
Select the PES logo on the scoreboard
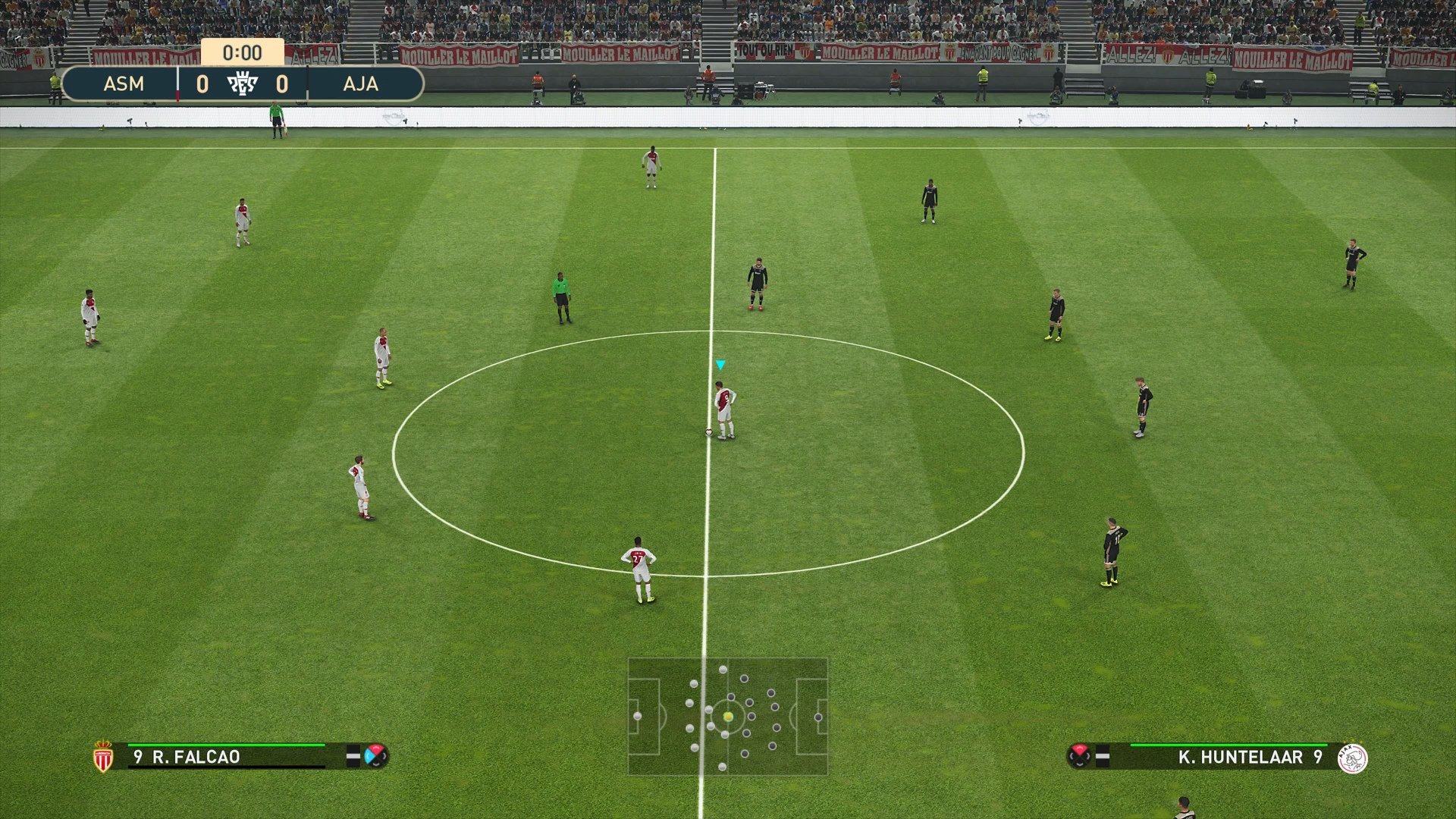pyautogui.click(x=243, y=85)
